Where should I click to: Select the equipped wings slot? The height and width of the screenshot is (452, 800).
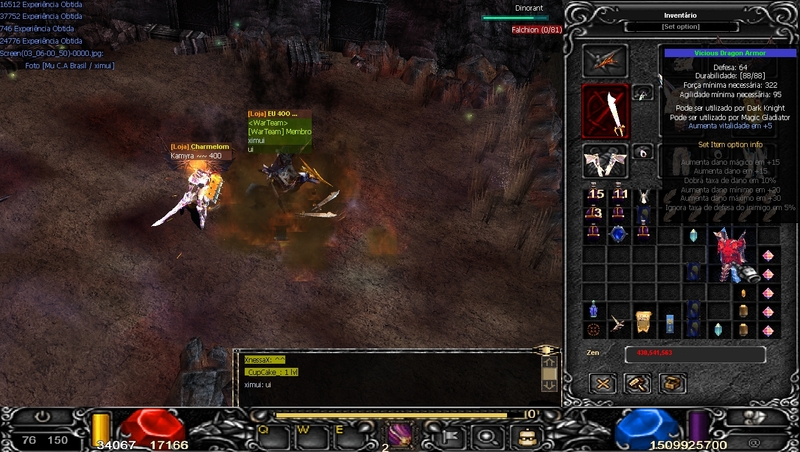click(x=606, y=160)
